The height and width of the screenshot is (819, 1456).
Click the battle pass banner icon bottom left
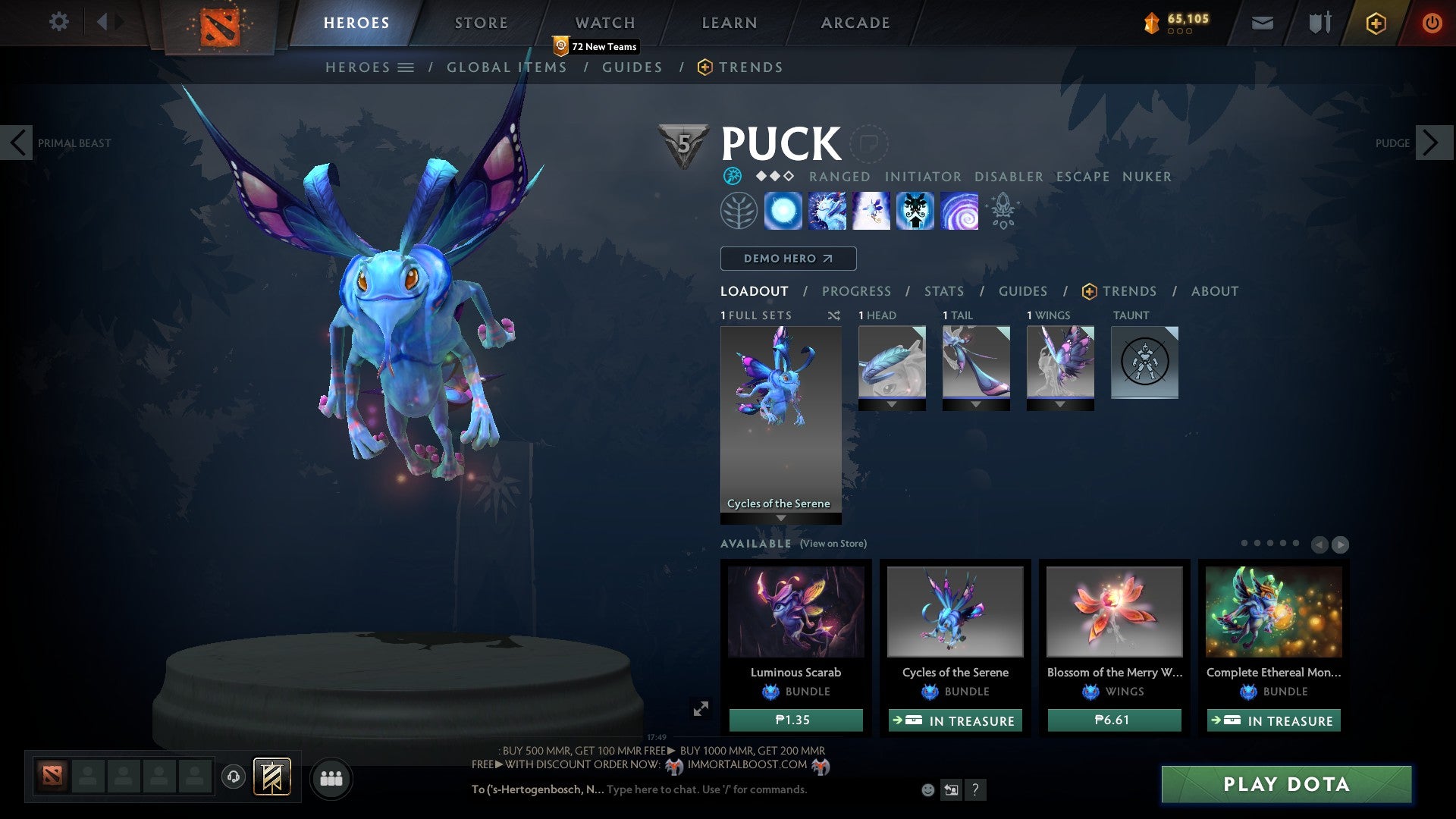pyautogui.click(x=271, y=777)
